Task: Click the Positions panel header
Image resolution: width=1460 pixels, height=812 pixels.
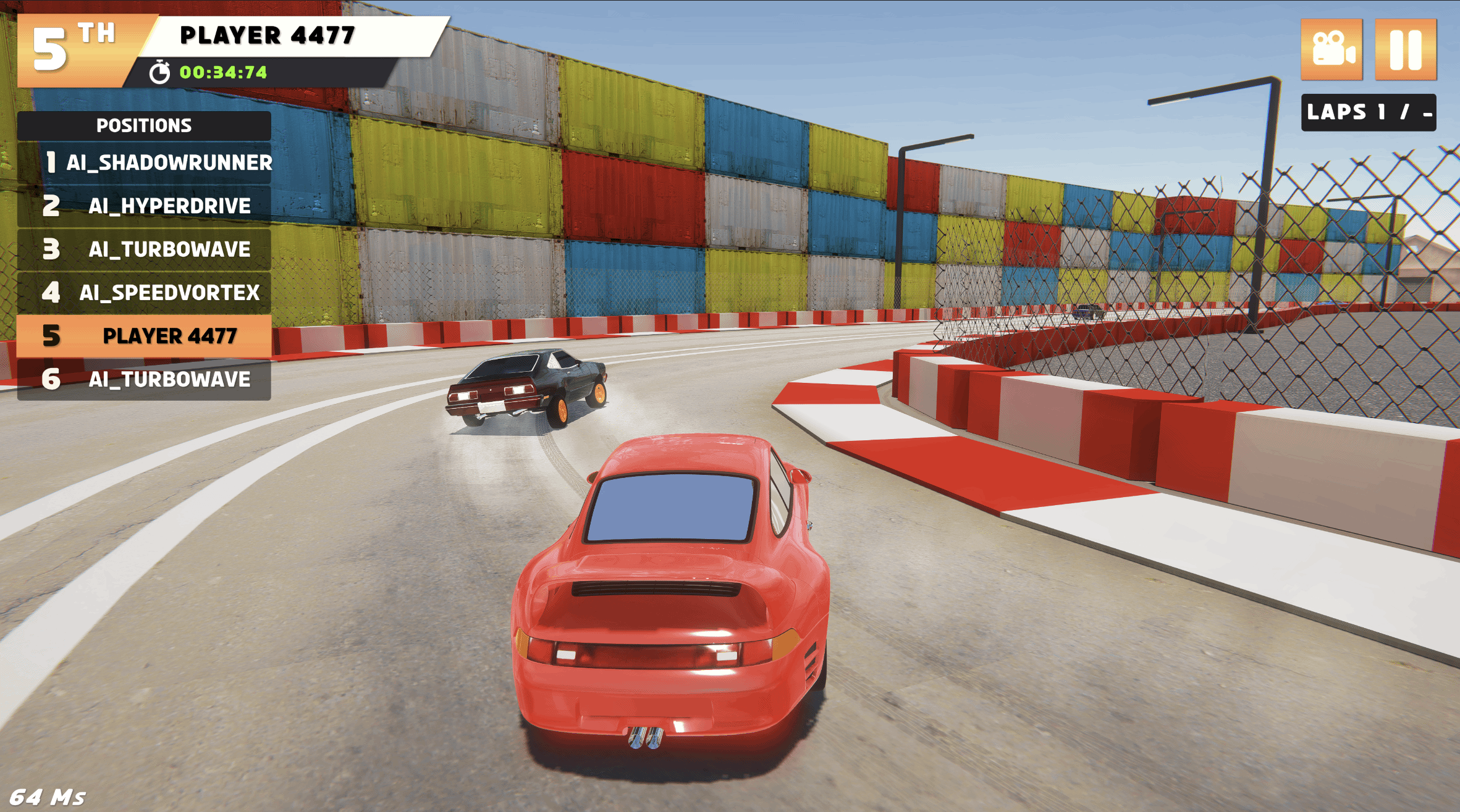Action: 144,125
